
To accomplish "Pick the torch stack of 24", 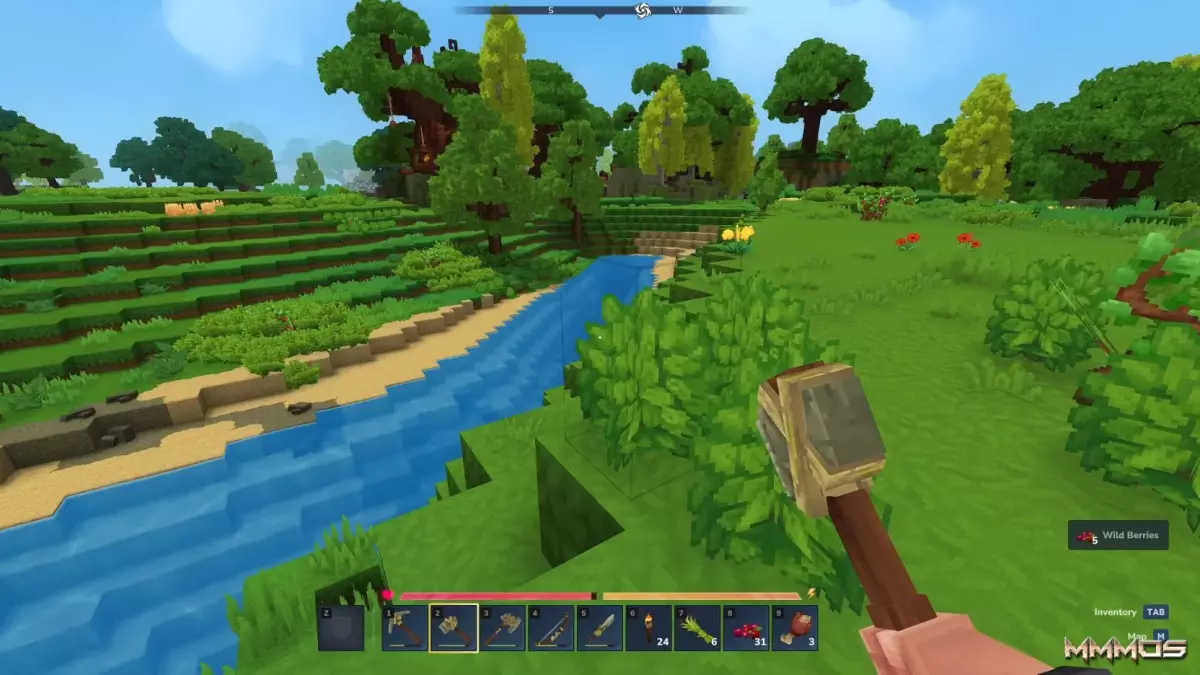I will tap(648, 629).
